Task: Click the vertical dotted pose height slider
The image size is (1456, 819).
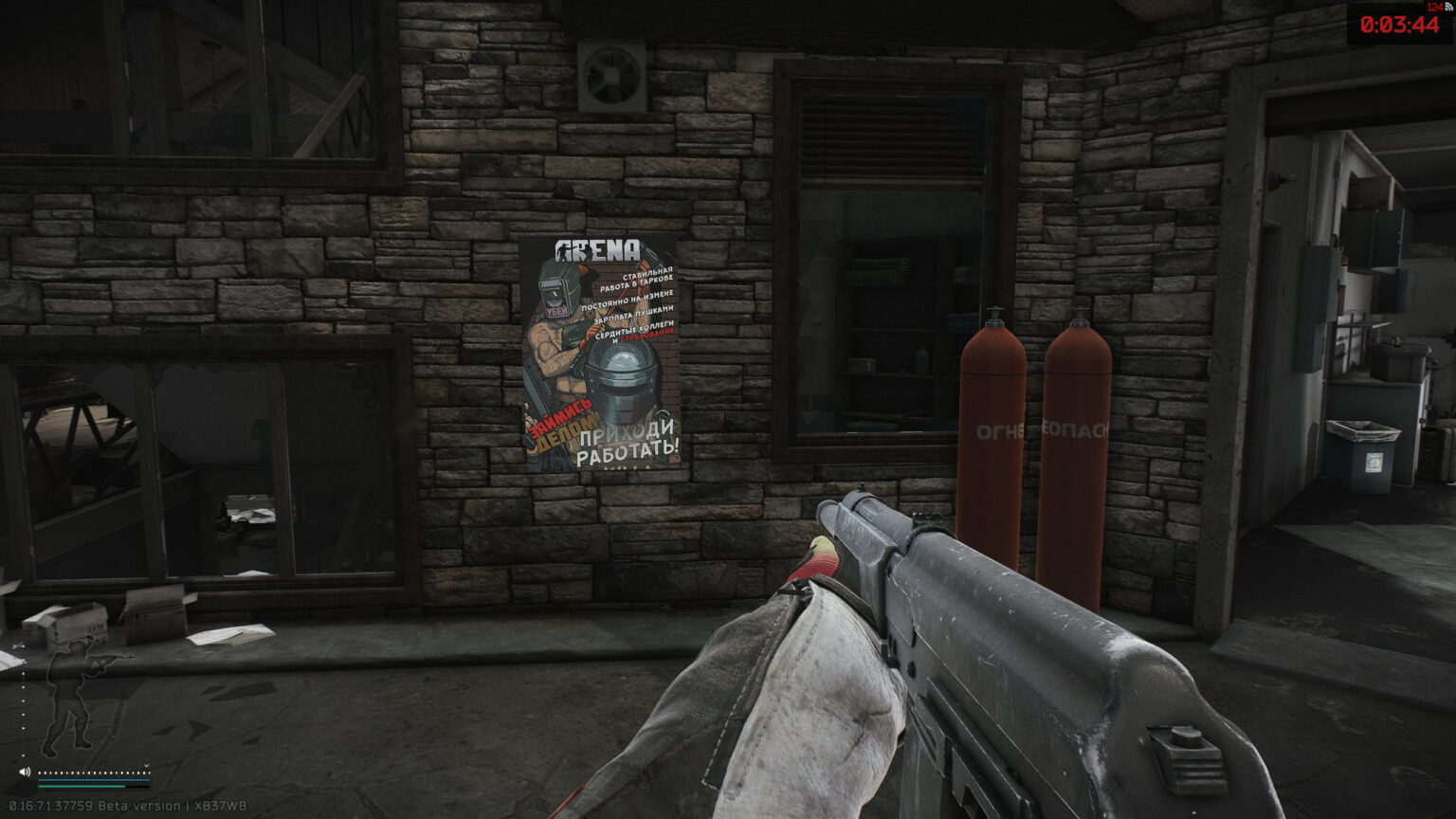Action: point(24,703)
